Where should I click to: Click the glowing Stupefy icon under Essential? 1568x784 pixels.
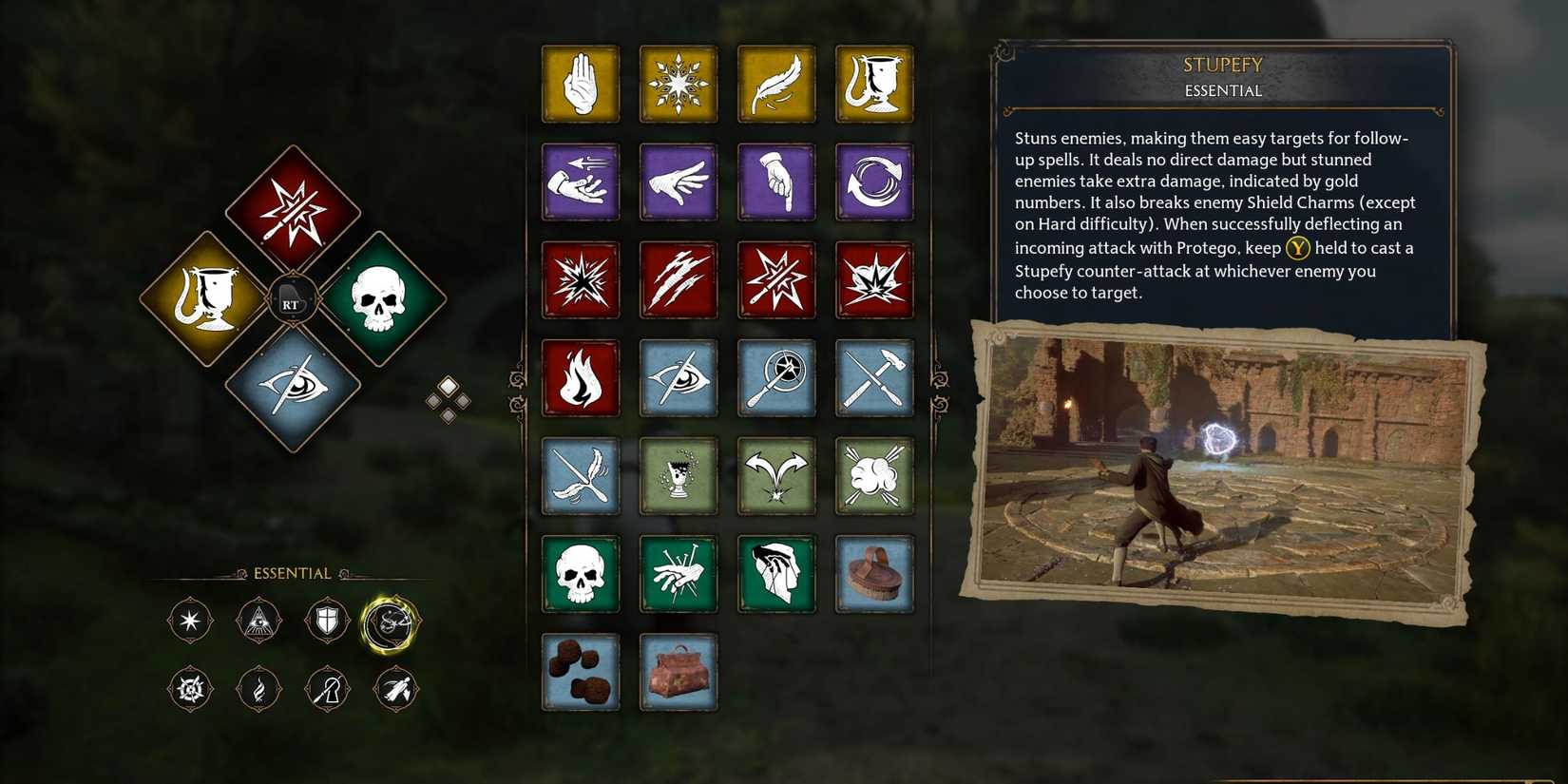(395, 620)
